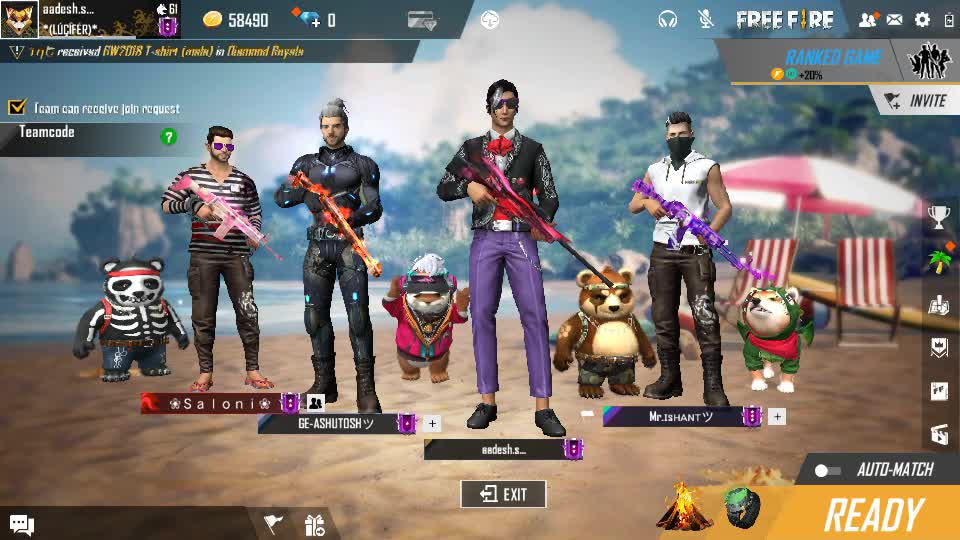Uncheck 'Team can receive join request'

click(17, 107)
